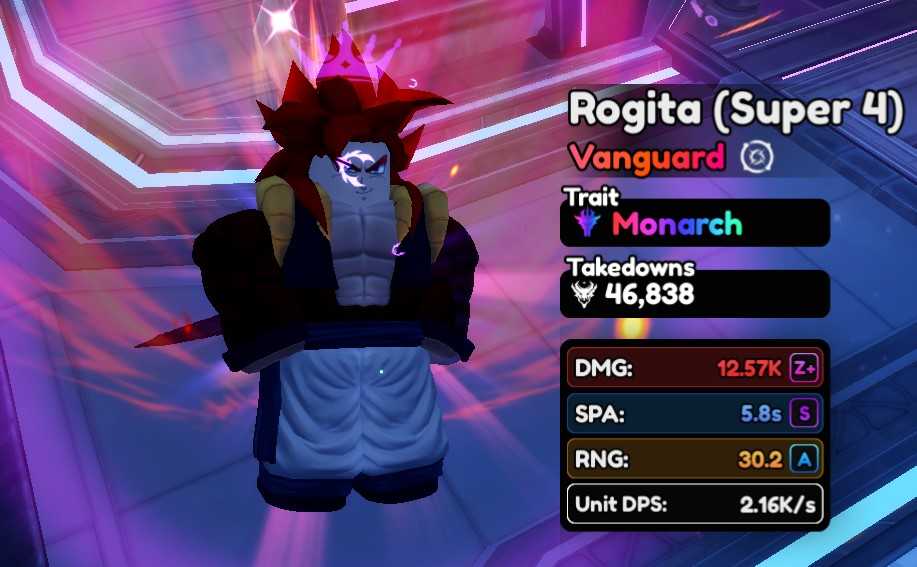Click the circular icon beside Vanguard
The width and height of the screenshot is (917, 567).
(x=752, y=157)
